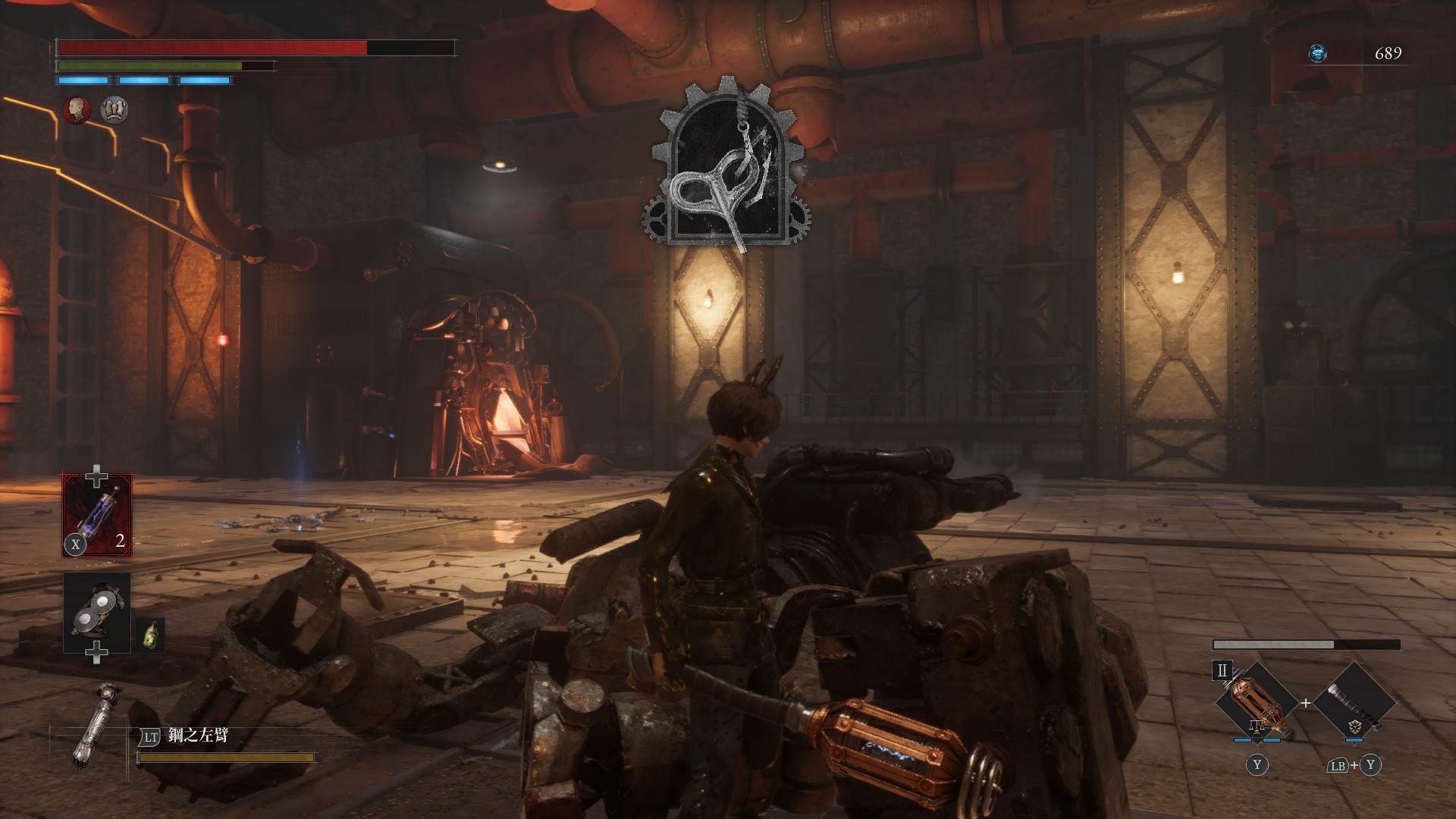Image resolution: width=1456 pixels, height=819 pixels.
Task: Select the Pulse Cell healing vial slot
Action: coord(97,516)
